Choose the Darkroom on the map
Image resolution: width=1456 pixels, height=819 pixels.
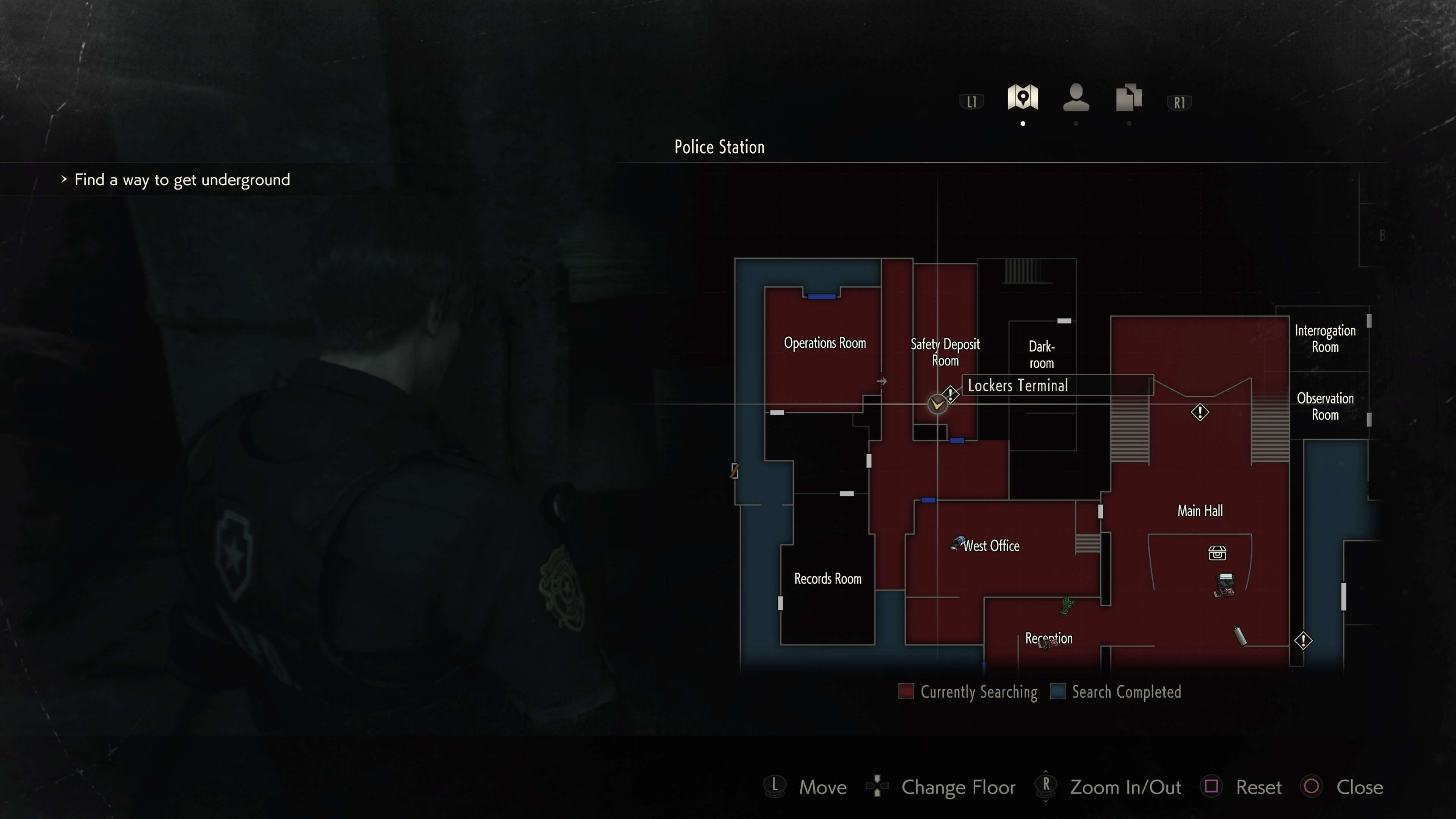pyautogui.click(x=1041, y=355)
